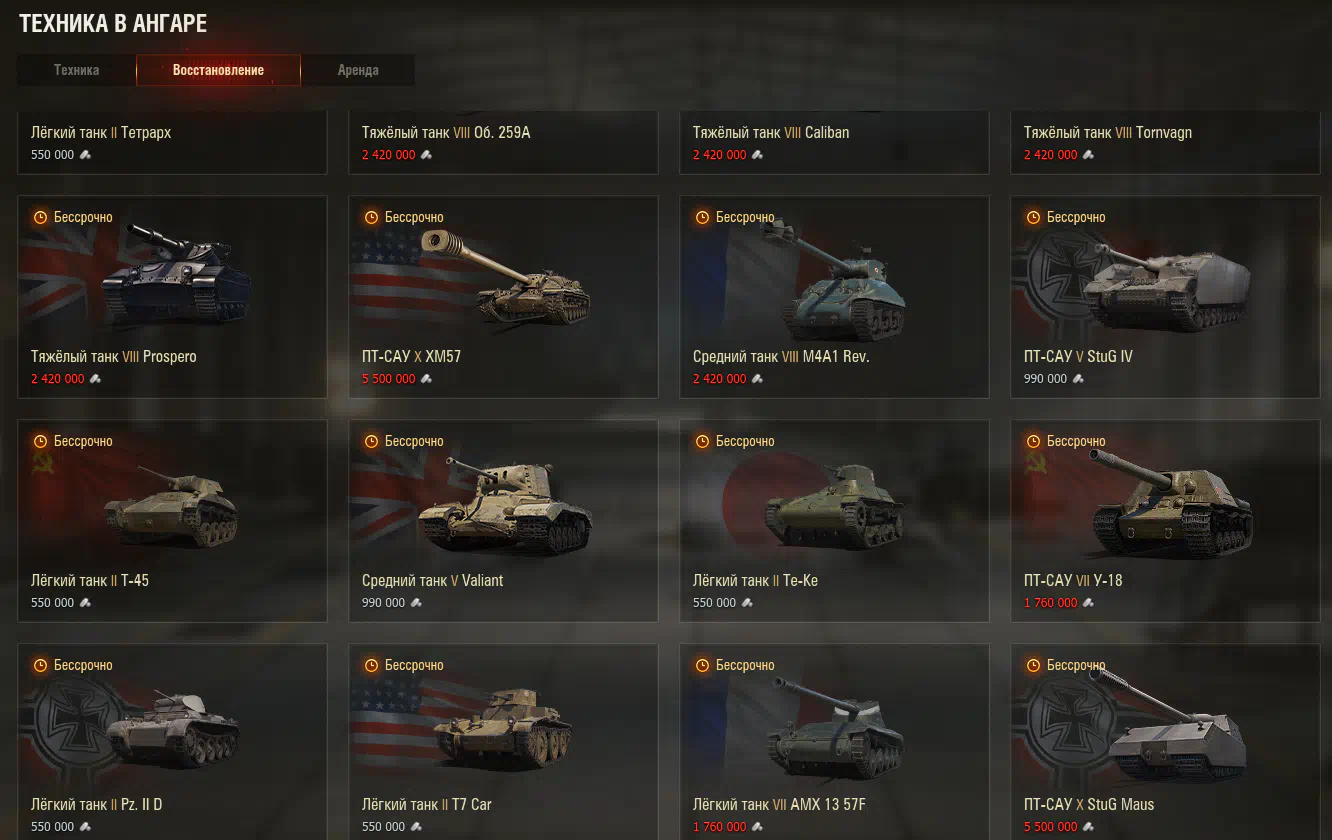Select the Восстановление tab
This screenshot has width=1332, height=840.
click(x=218, y=70)
